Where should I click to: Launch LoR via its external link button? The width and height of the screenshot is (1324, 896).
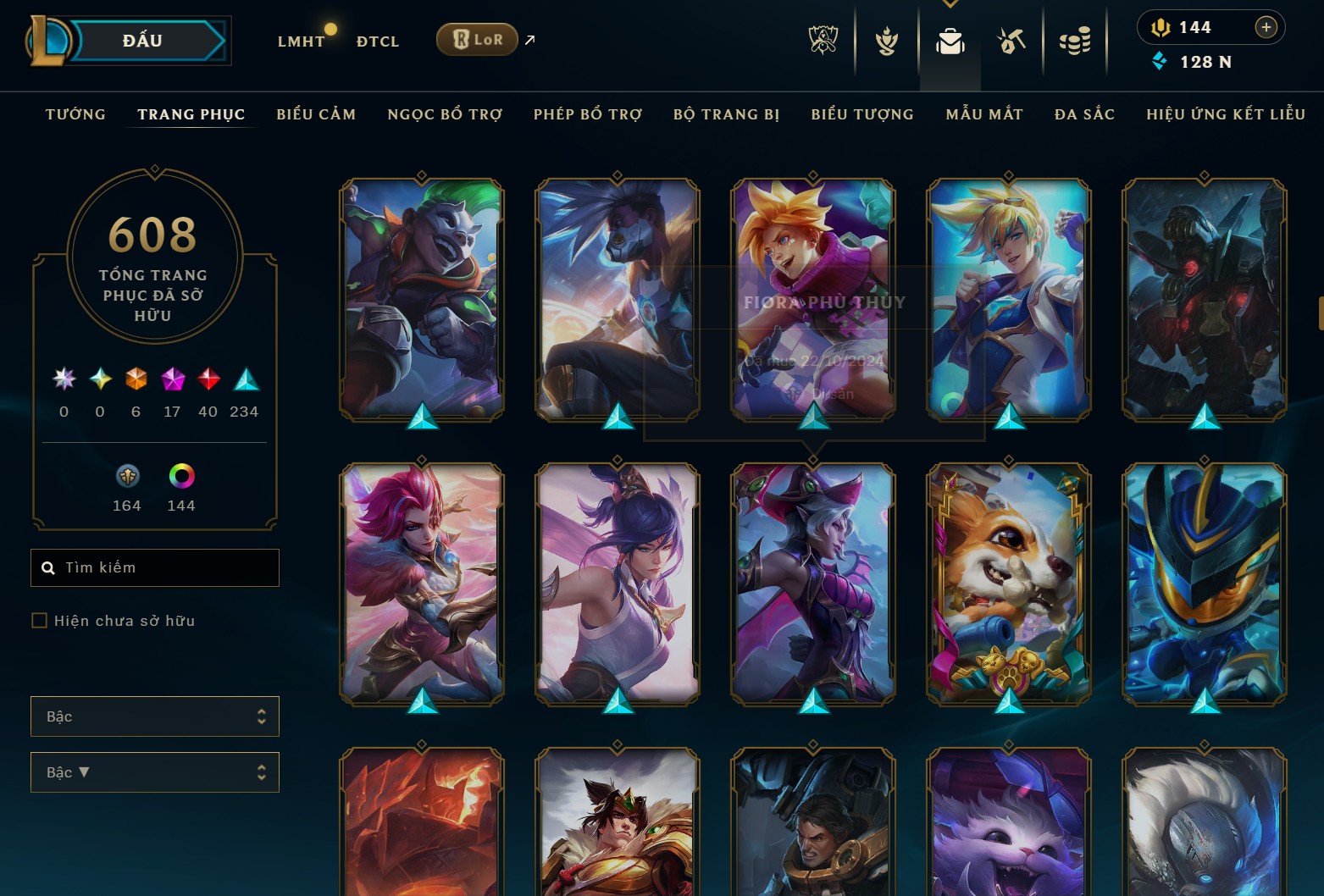point(529,39)
